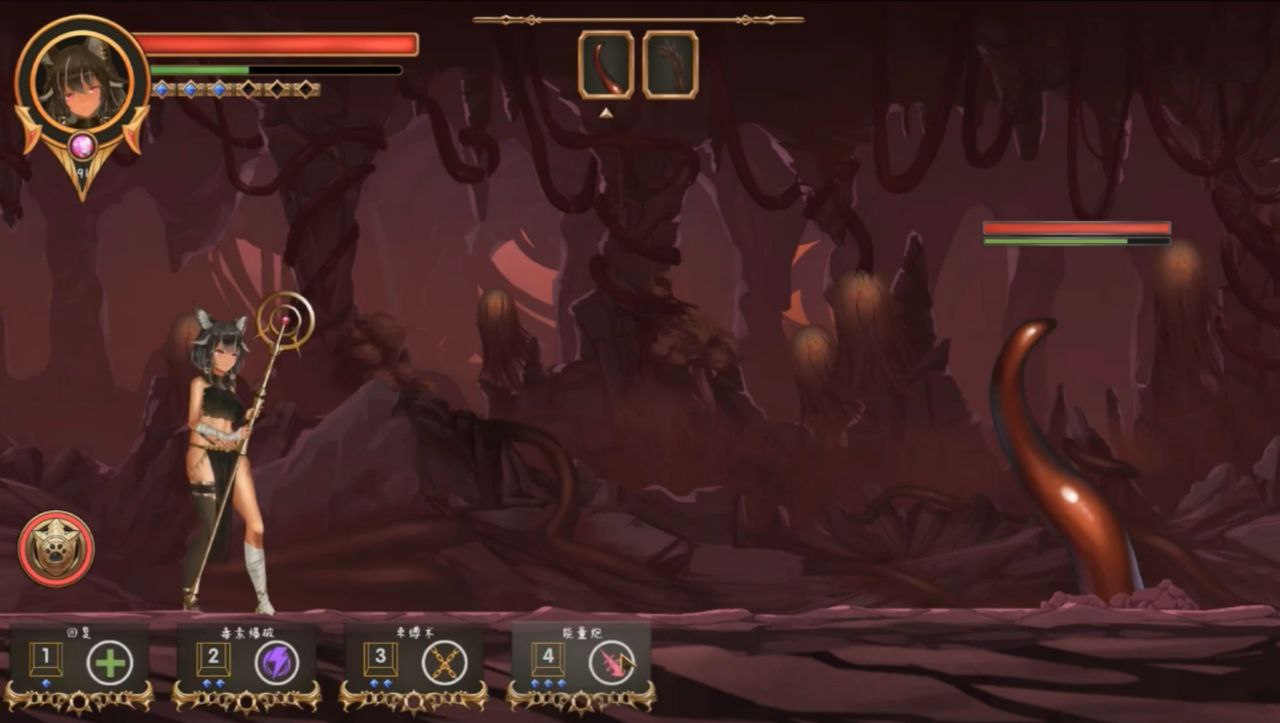
Task: Trigger the pink energy spike skill
Action: click(611, 662)
